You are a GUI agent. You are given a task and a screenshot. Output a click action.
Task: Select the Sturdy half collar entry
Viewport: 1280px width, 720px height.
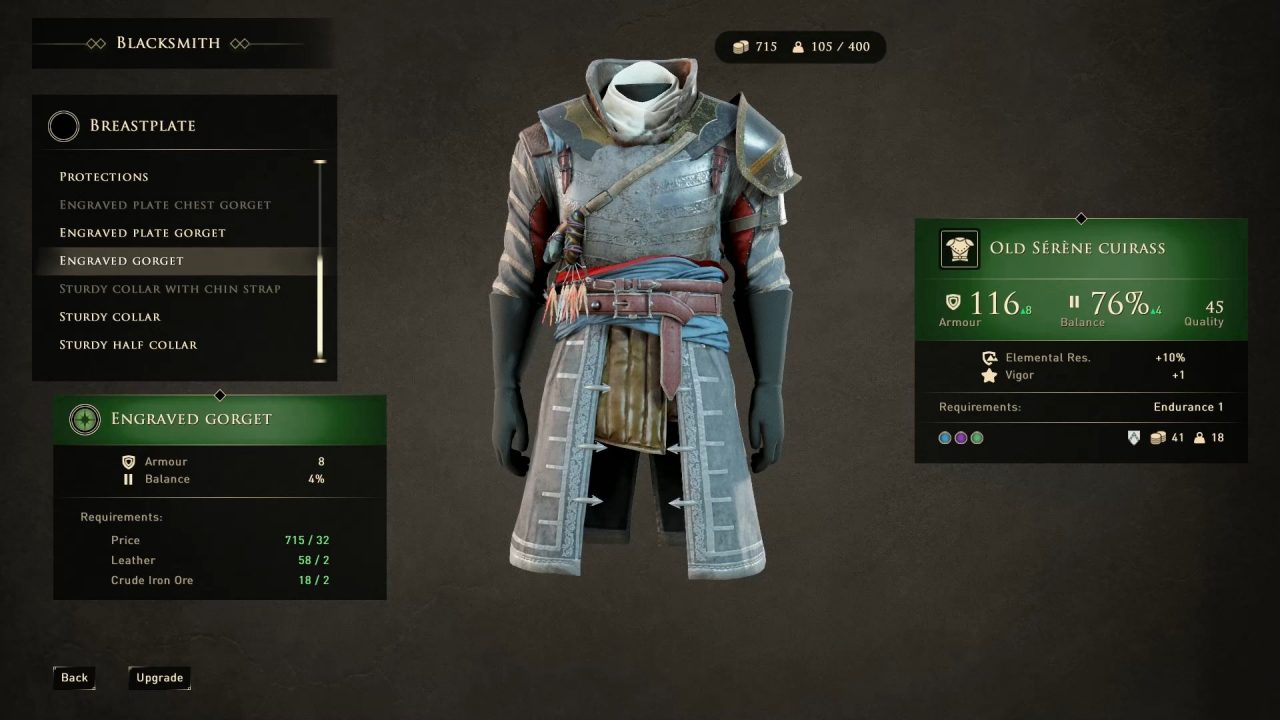pyautogui.click(x=128, y=345)
